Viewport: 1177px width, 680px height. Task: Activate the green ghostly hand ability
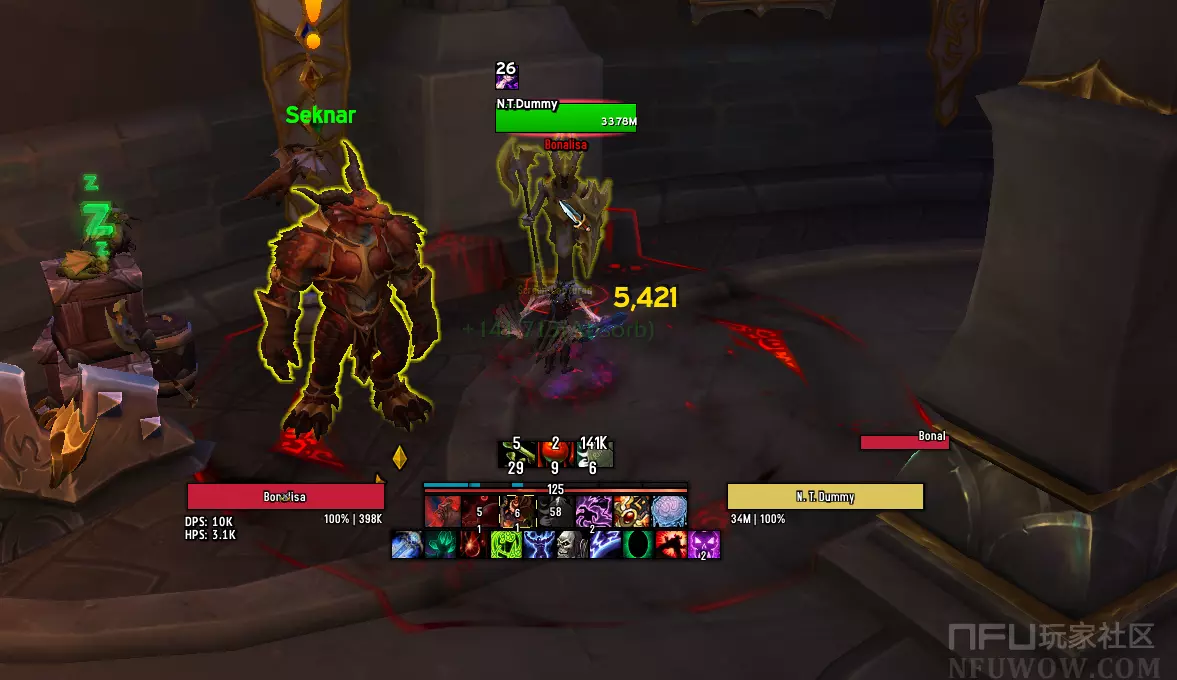pos(439,545)
